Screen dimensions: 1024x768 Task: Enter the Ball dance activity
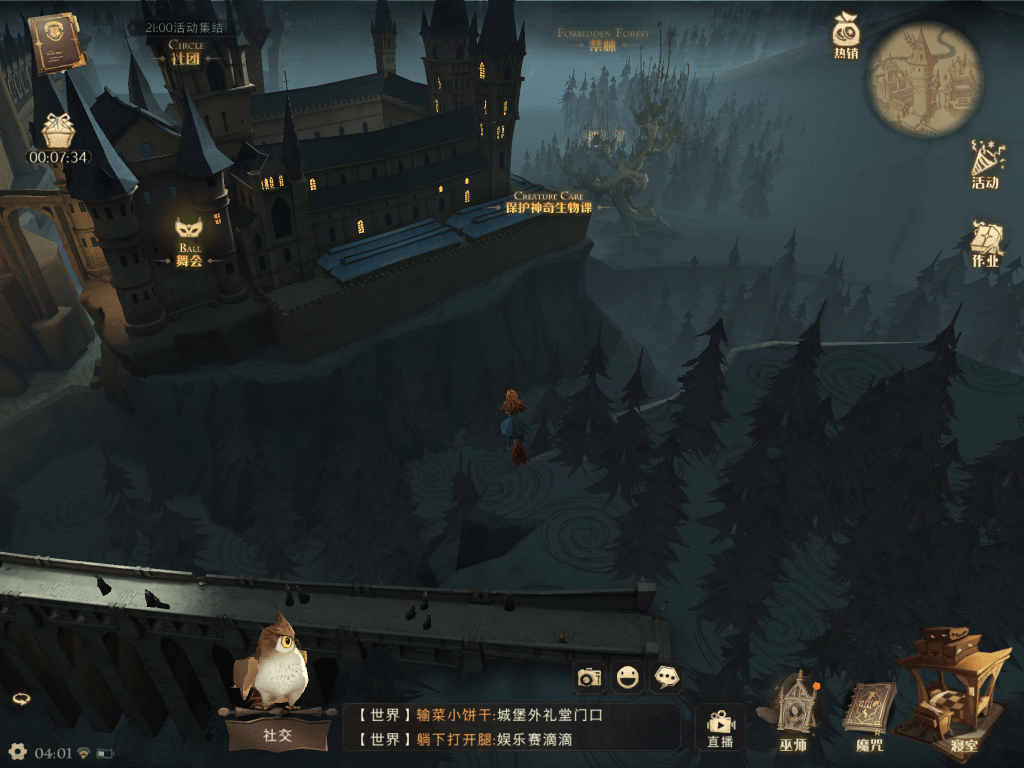point(189,240)
